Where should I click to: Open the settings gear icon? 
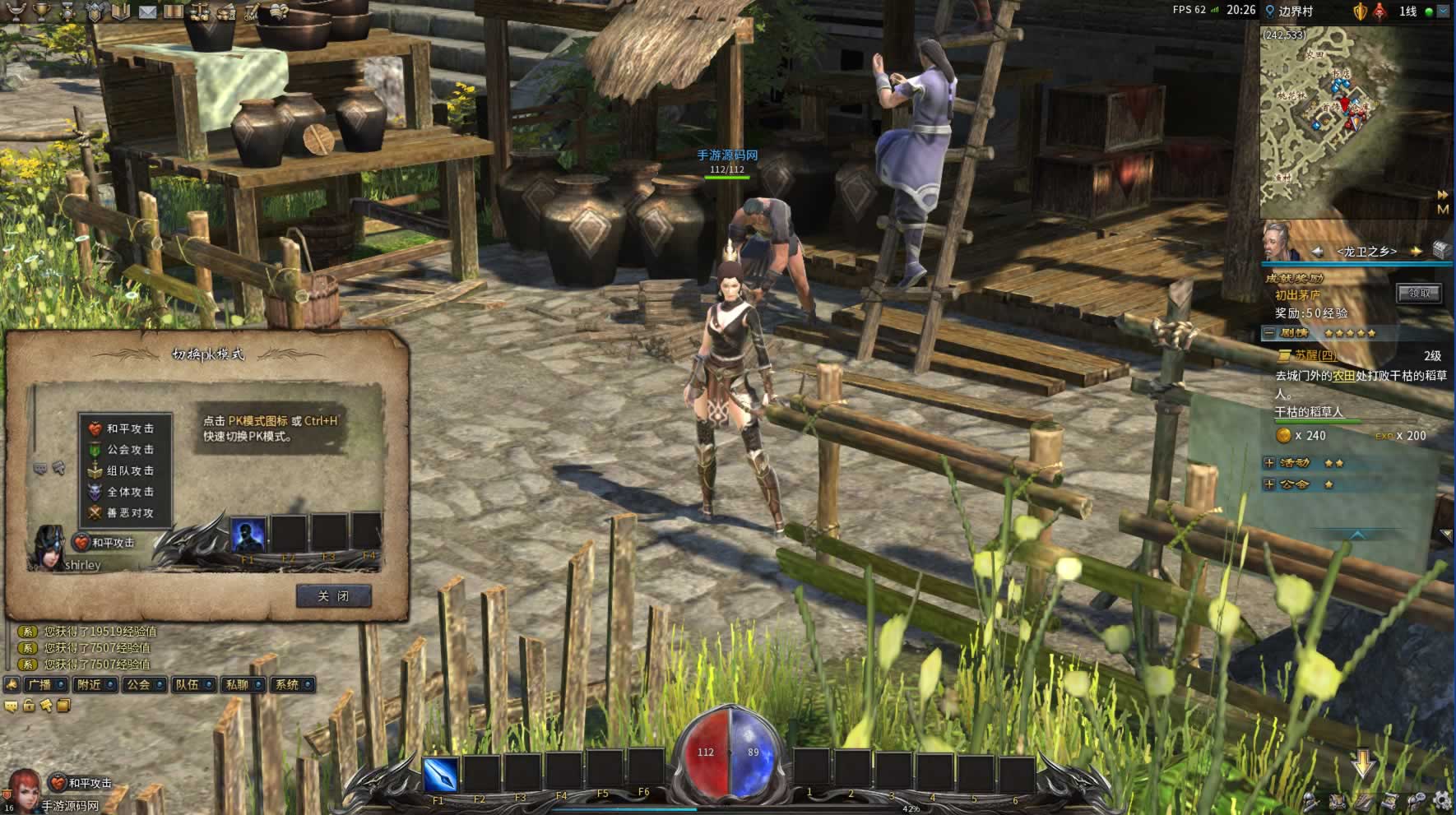tap(1441, 799)
